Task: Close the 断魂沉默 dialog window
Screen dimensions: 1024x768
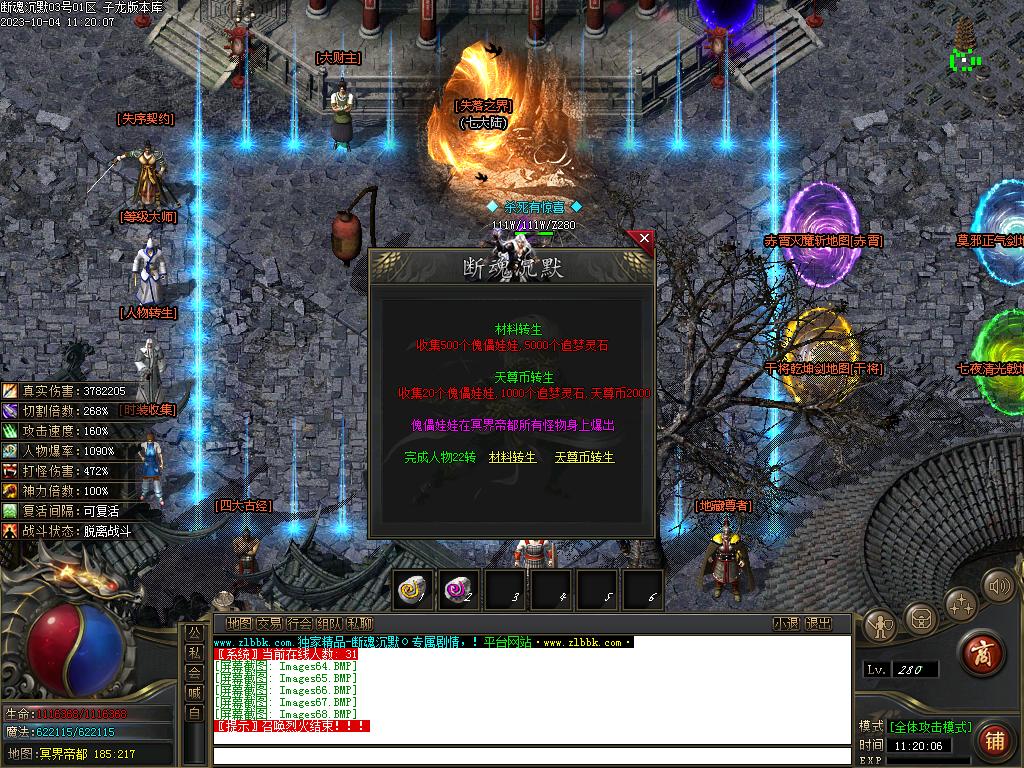Action: [644, 239]
